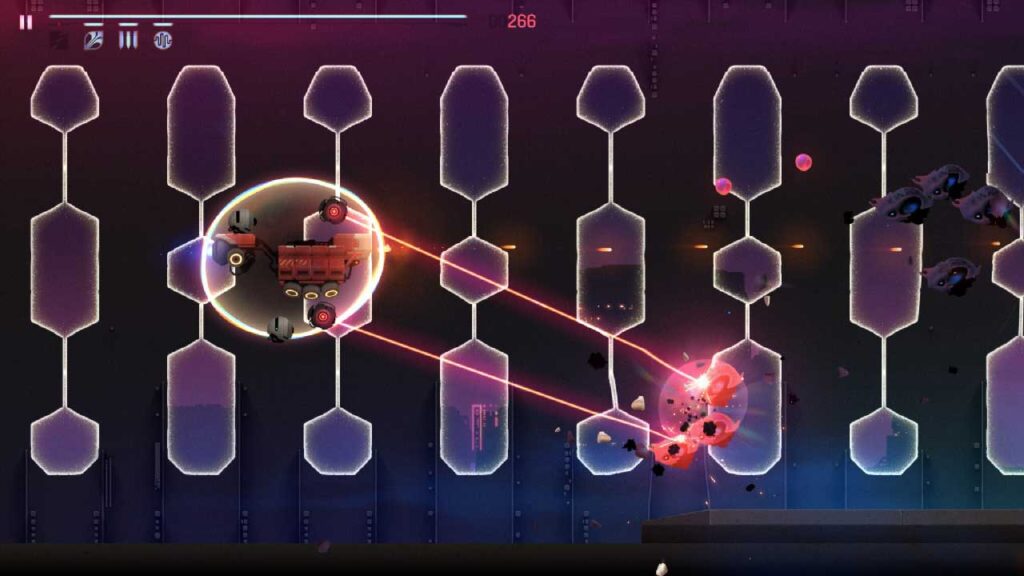1024x576 pixels.
Task: Pause the game with the pause button
Action: click(x=25, y=21)
